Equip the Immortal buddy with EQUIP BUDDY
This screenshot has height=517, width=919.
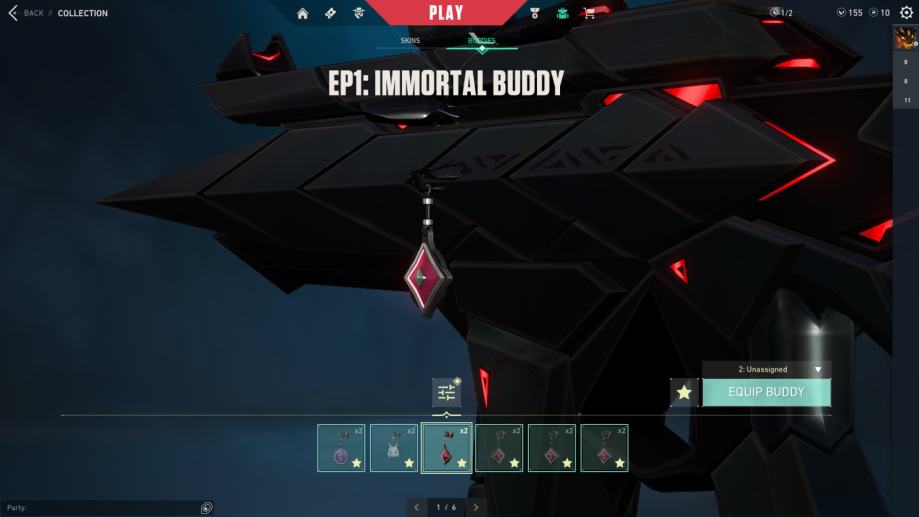click(x=766, y=392)
